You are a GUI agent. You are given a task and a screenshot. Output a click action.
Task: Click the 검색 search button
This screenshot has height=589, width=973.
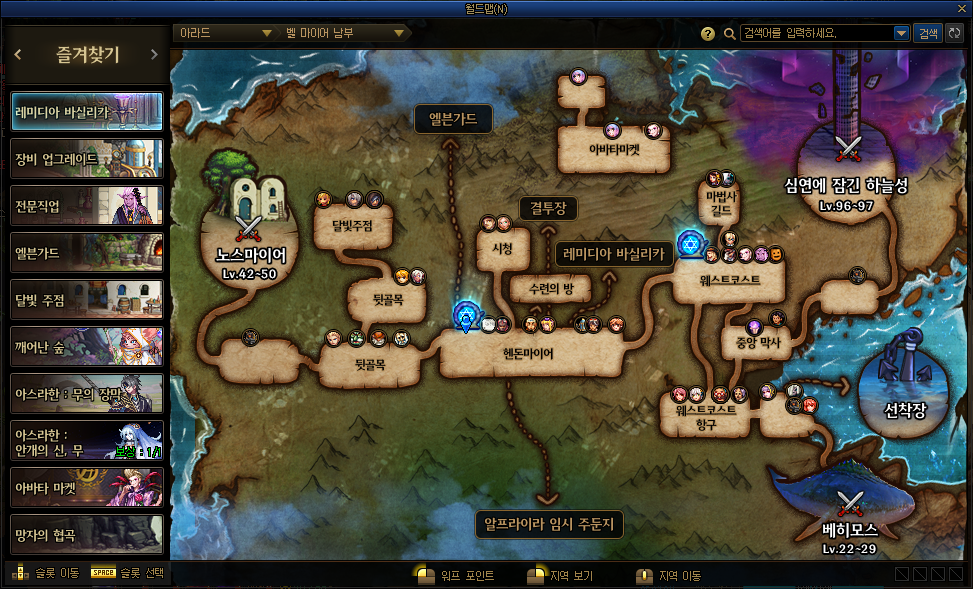click(928, 33)
